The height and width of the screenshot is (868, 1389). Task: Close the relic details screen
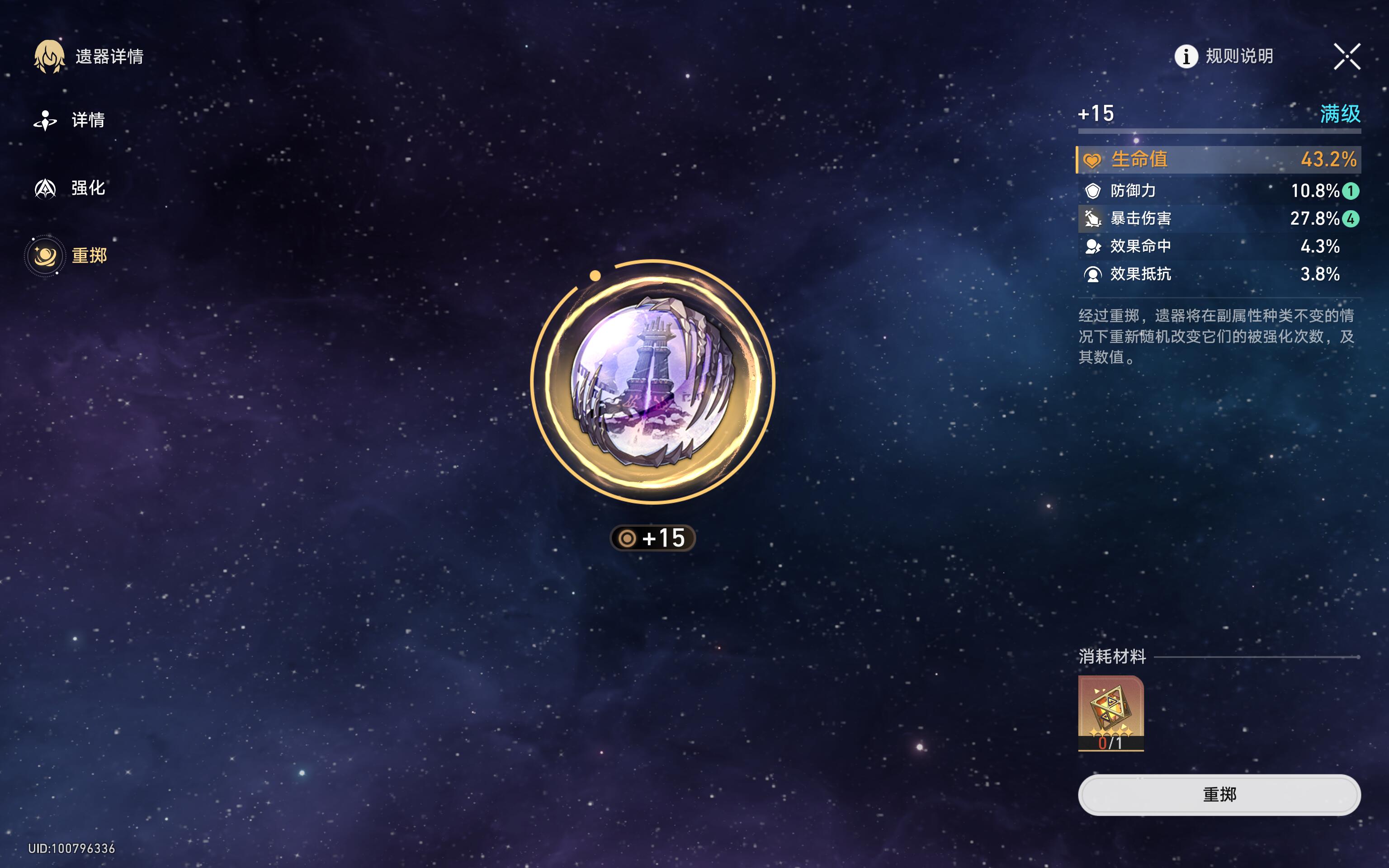1346,56
